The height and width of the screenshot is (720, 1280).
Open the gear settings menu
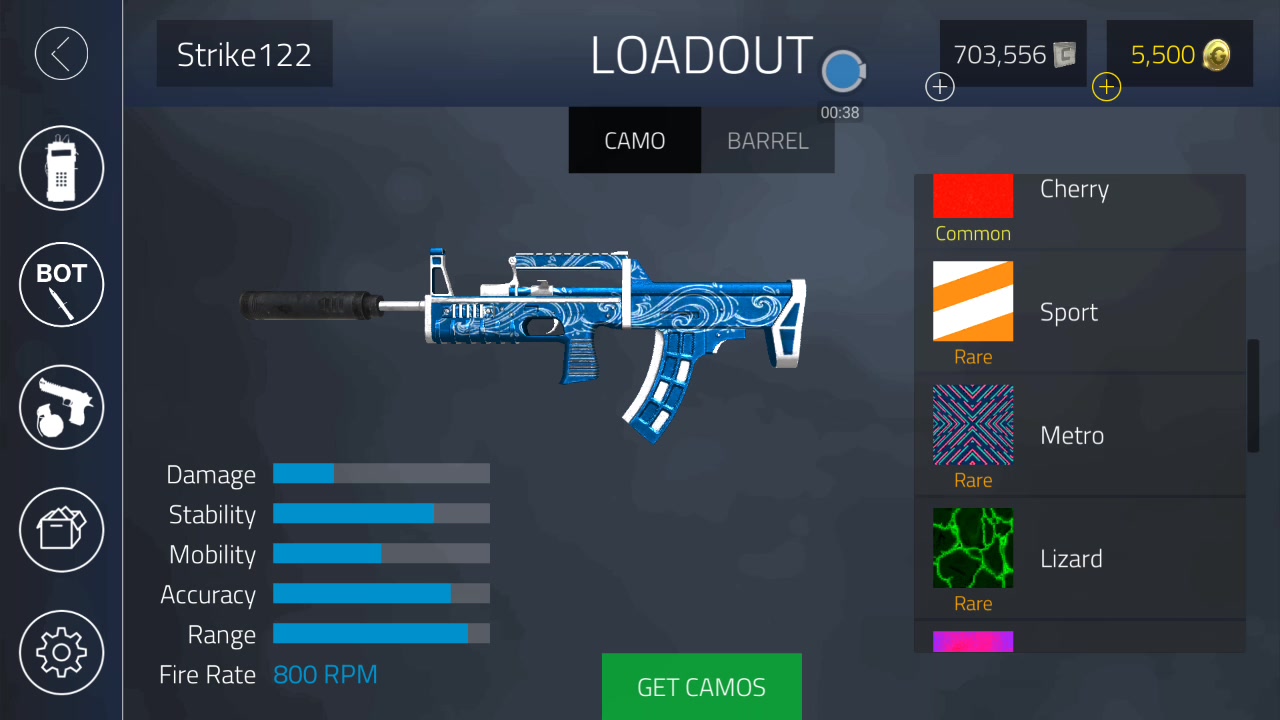point(61,652)
